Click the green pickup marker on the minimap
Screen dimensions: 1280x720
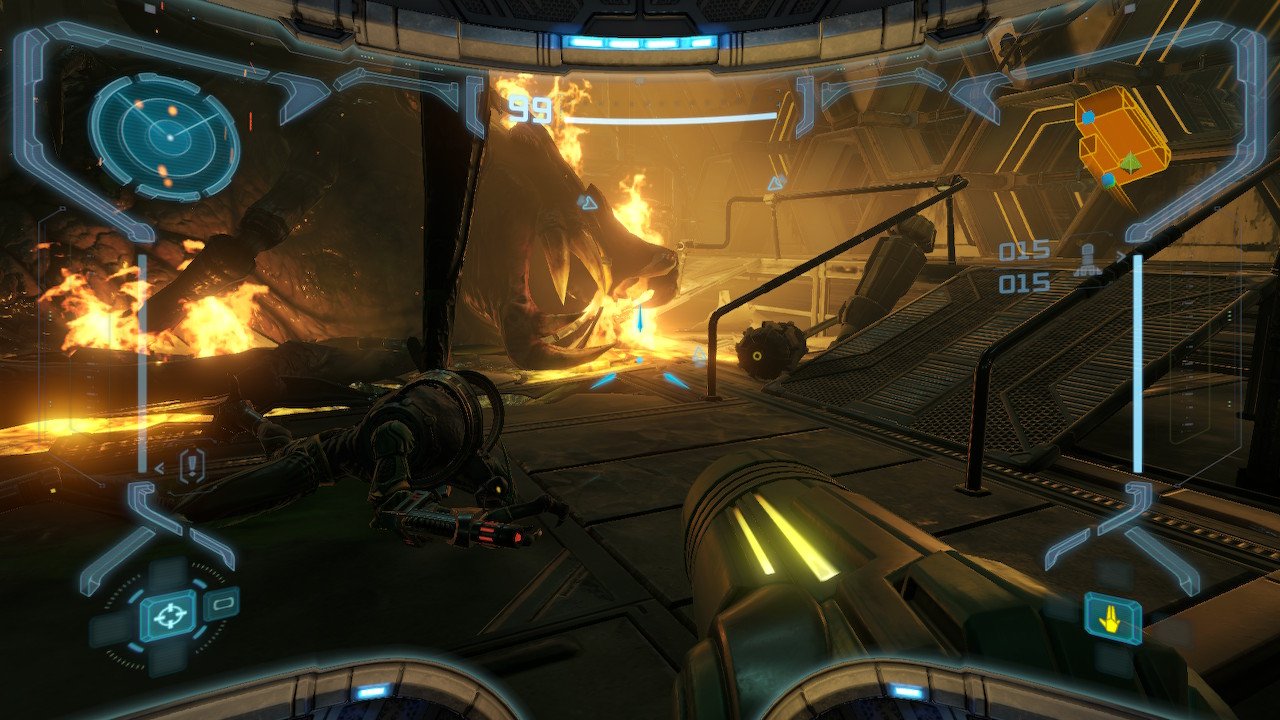click(1130, 163)
